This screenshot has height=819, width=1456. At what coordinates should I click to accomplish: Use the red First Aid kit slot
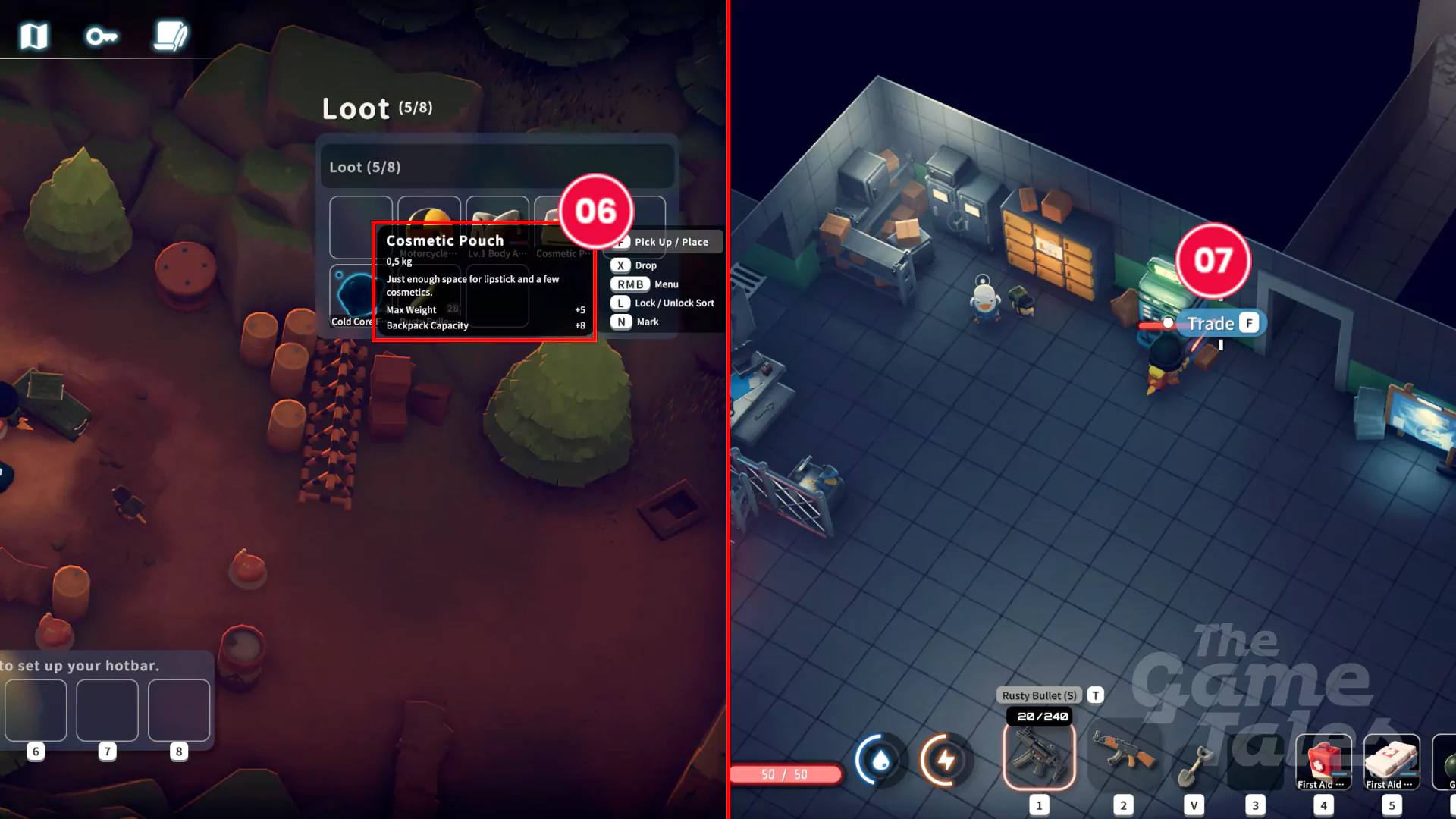click(1323, 761)
